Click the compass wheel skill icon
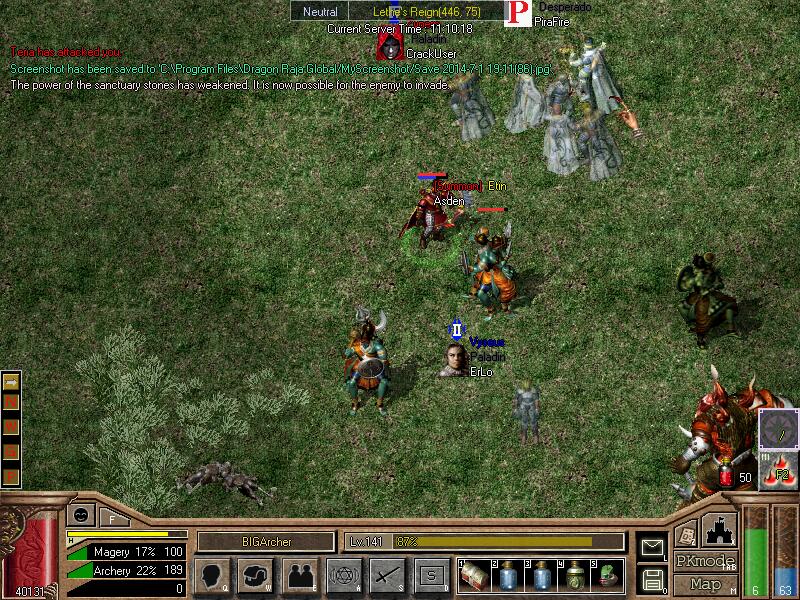Screen dimensions: 800x600 778,429
